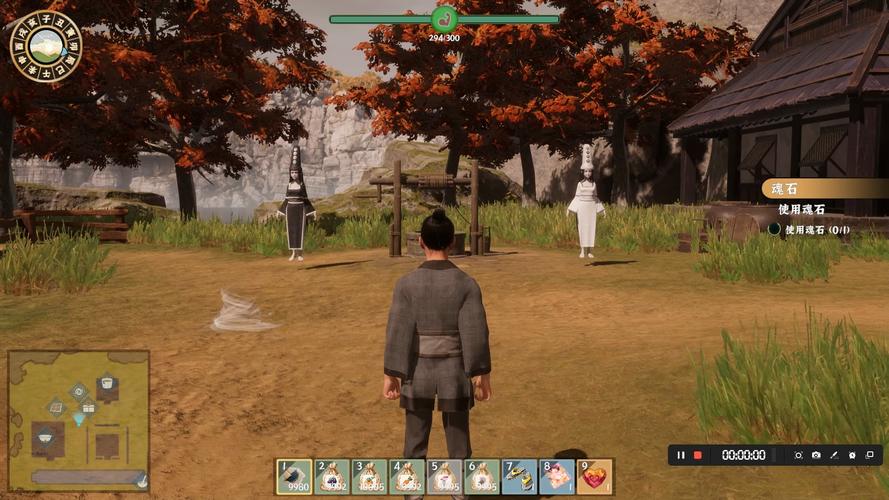The height and width of the screenshot is (500, 889).
Task: Stop the screen recording
Action: point(698,455)
